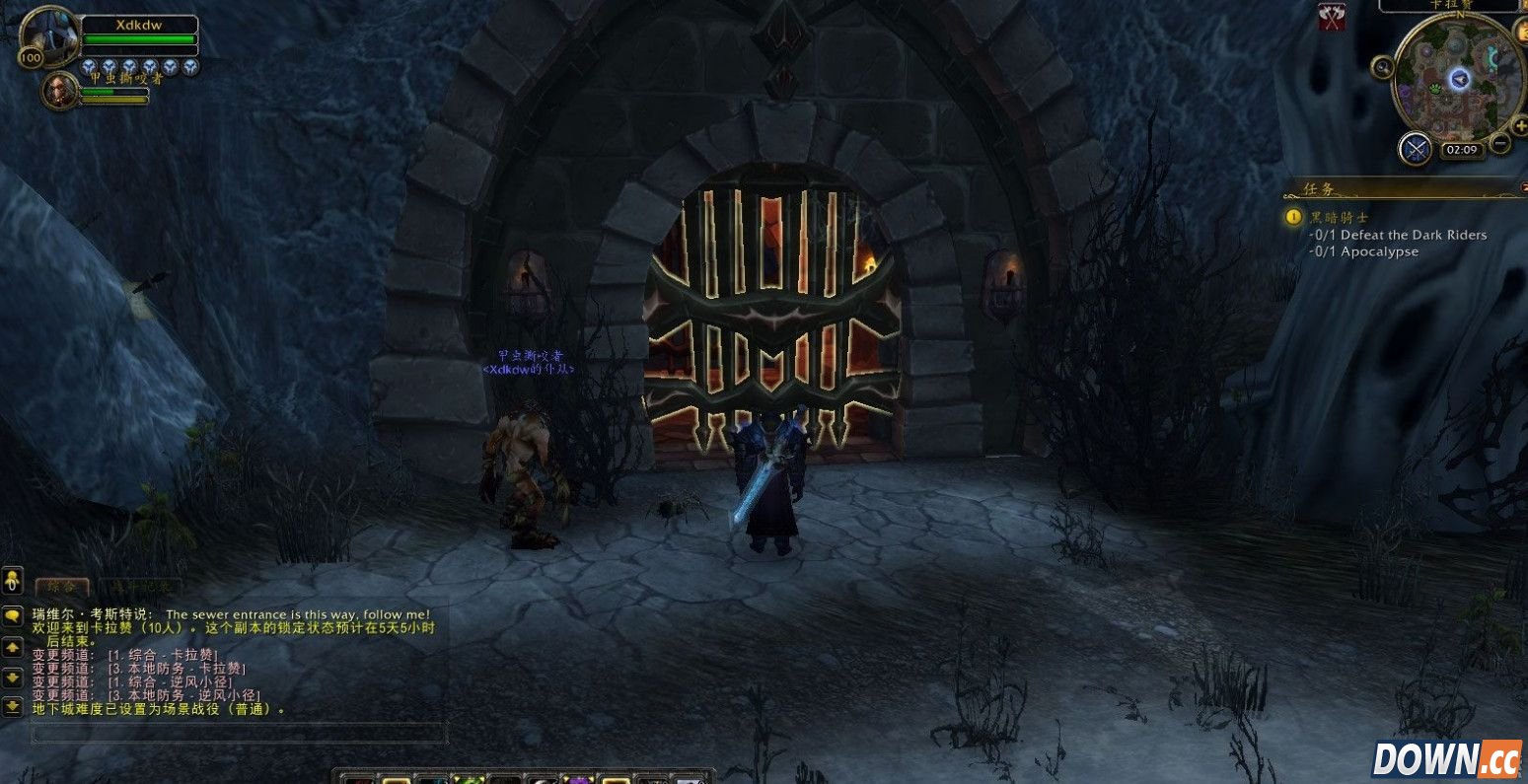The image size is (1528, 784).
Task: Select the pet portrait frame
Action: pos(60,91)
